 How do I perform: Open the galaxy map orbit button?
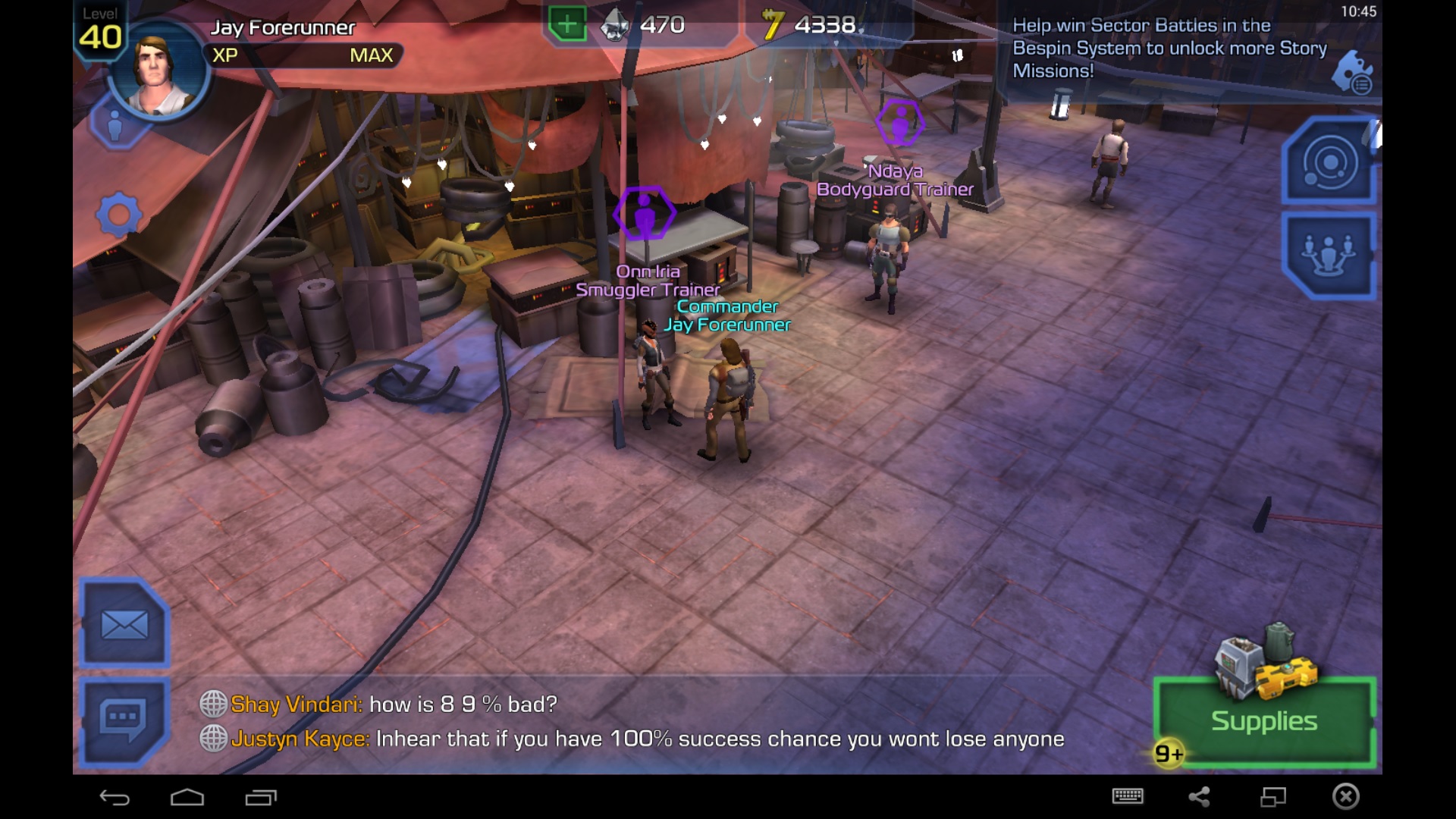(1329, 162)
